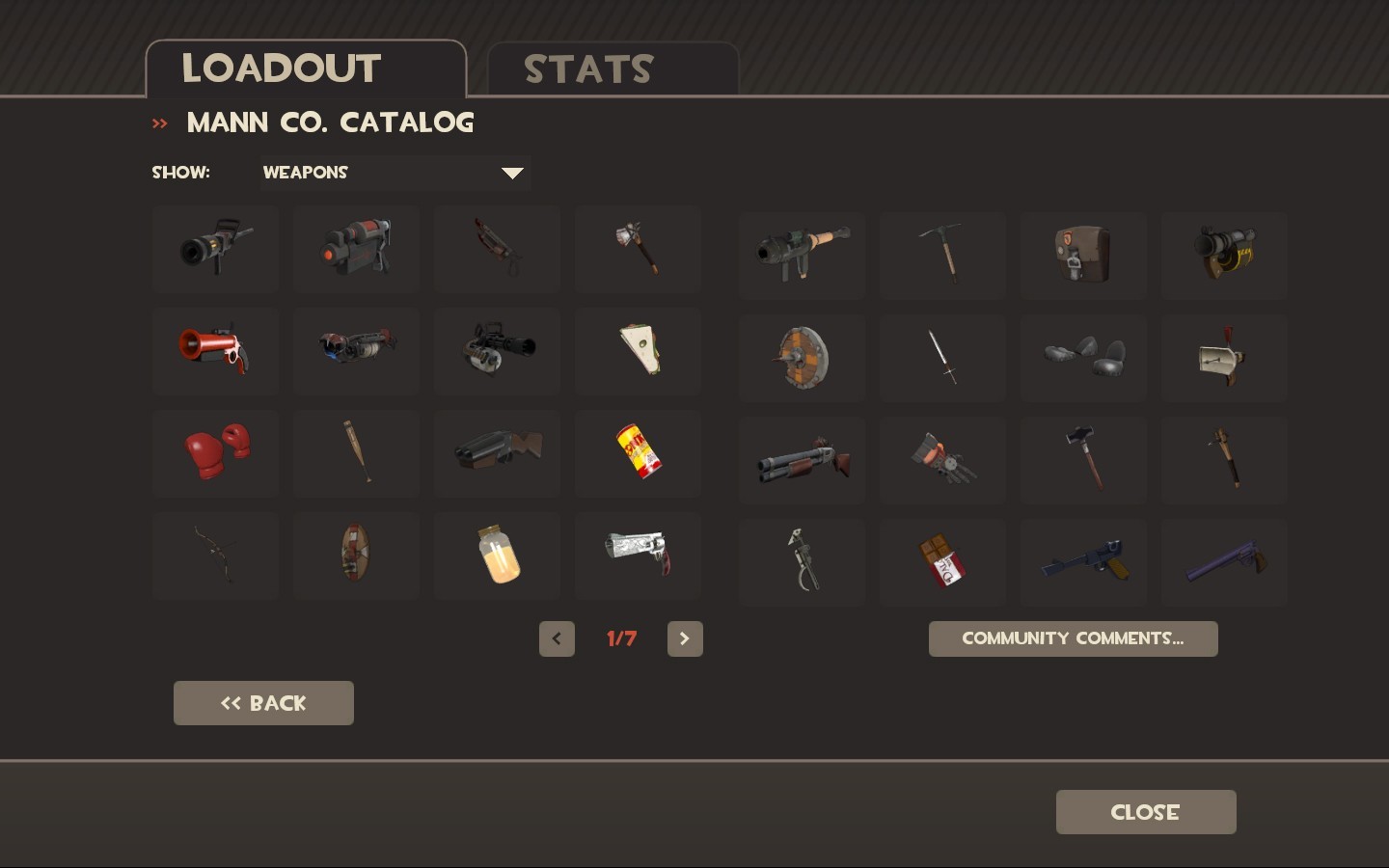Click the chocolate bar item
Viewport: 1389px width, 868px height.
click(x=942, y=561)
